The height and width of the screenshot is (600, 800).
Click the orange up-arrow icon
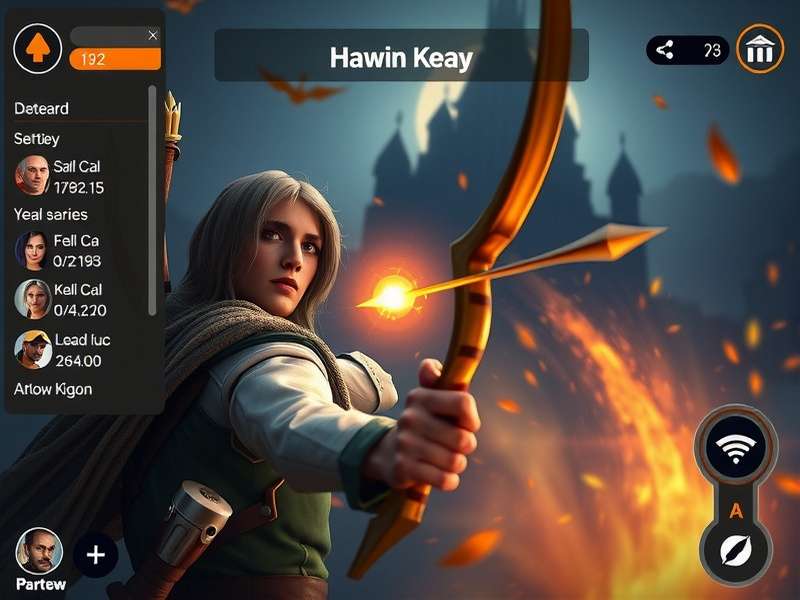point(37,47)
